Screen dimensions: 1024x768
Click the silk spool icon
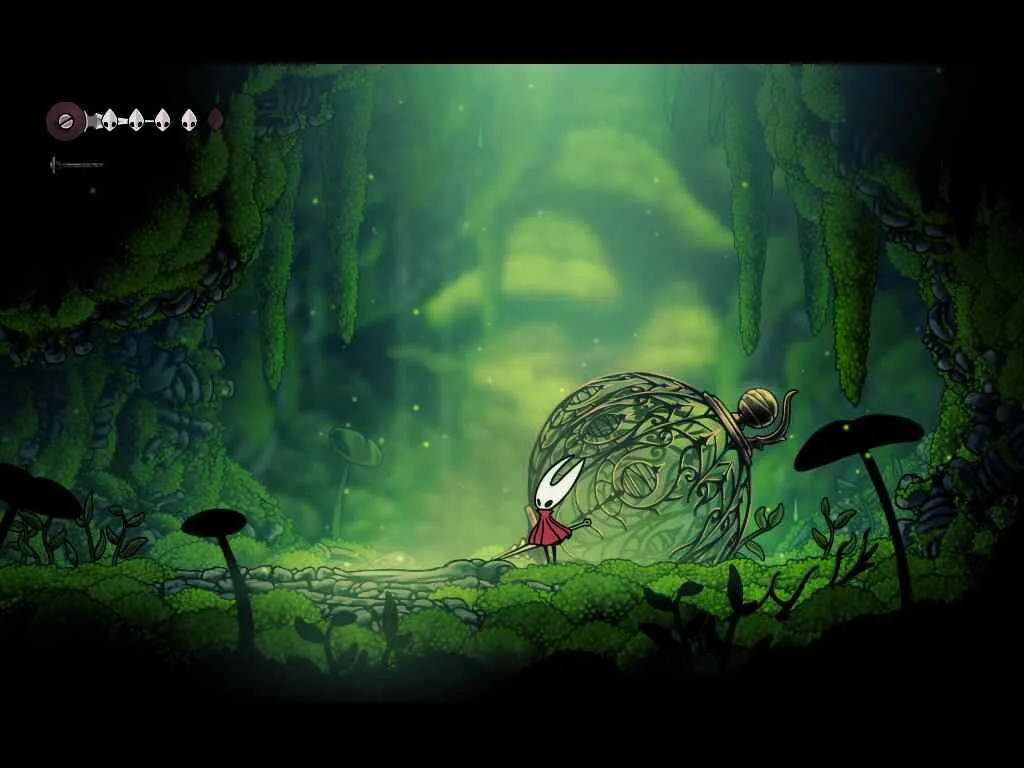[65, 121]
